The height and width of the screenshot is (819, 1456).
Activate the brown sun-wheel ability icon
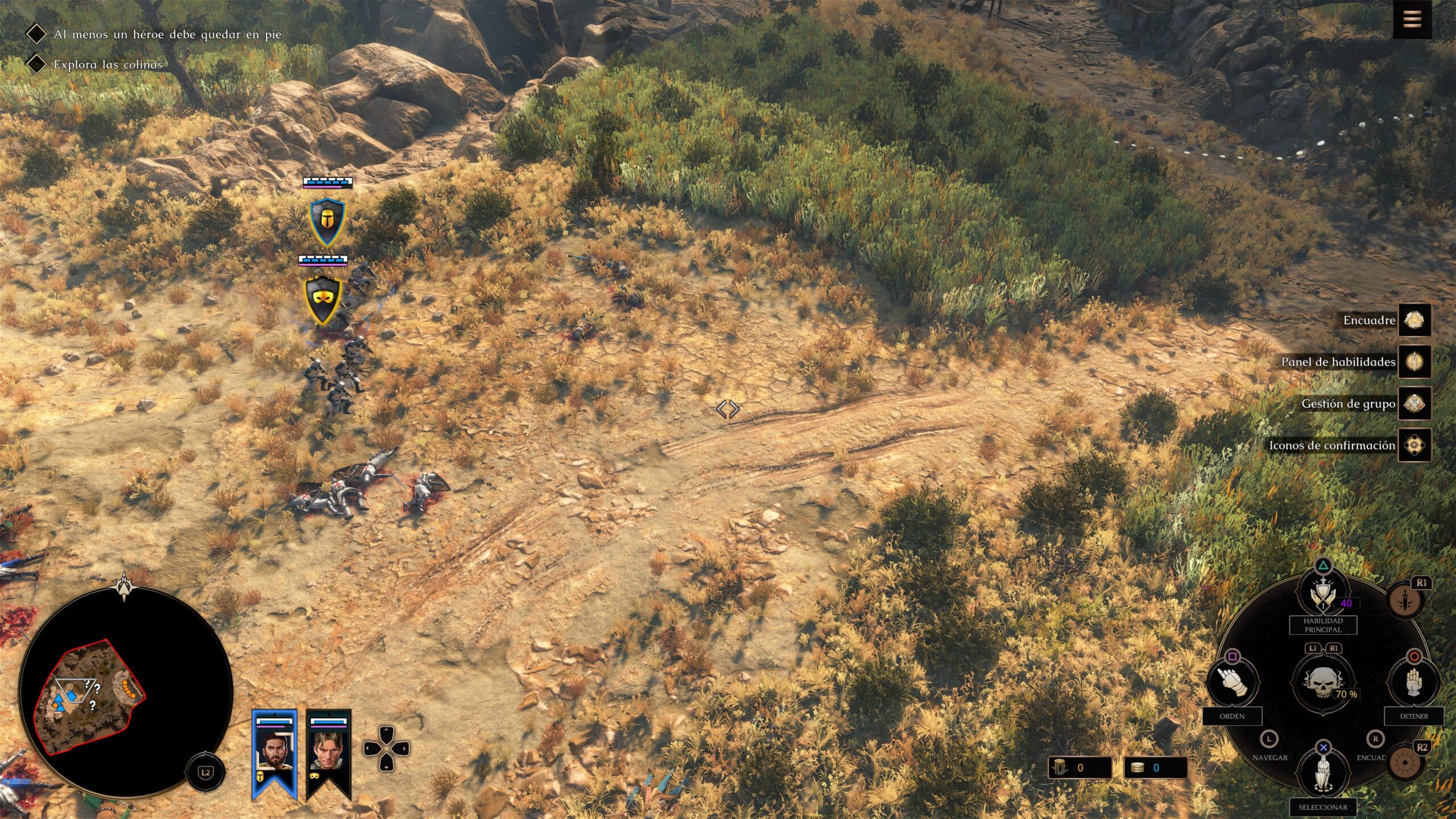coord(1405,762)
